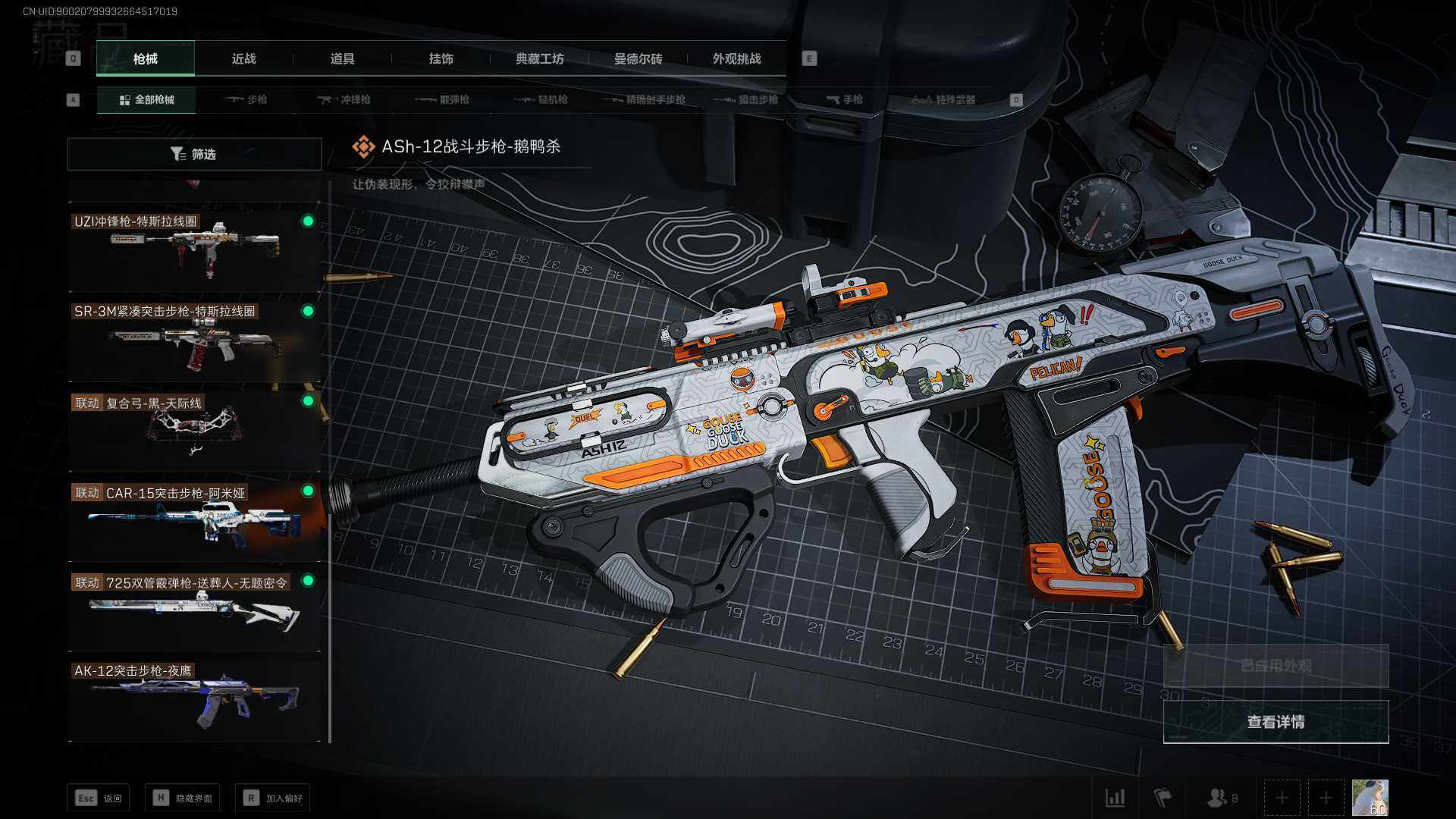This screenshot has width=1456, height=819.
Task: Open the friends list icon
Action: [1220, 798]
